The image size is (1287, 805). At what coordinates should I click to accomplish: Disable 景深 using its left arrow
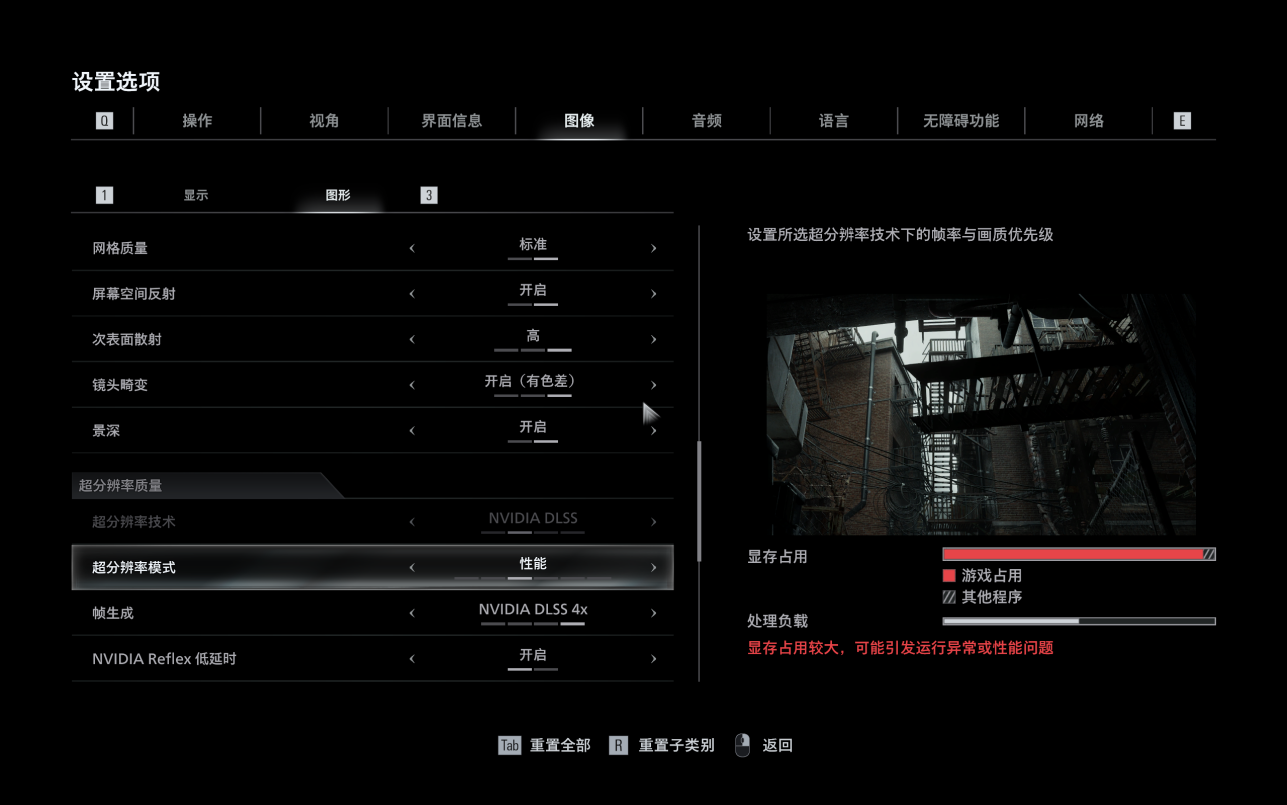pyautogui.click(x=411, y=430)
